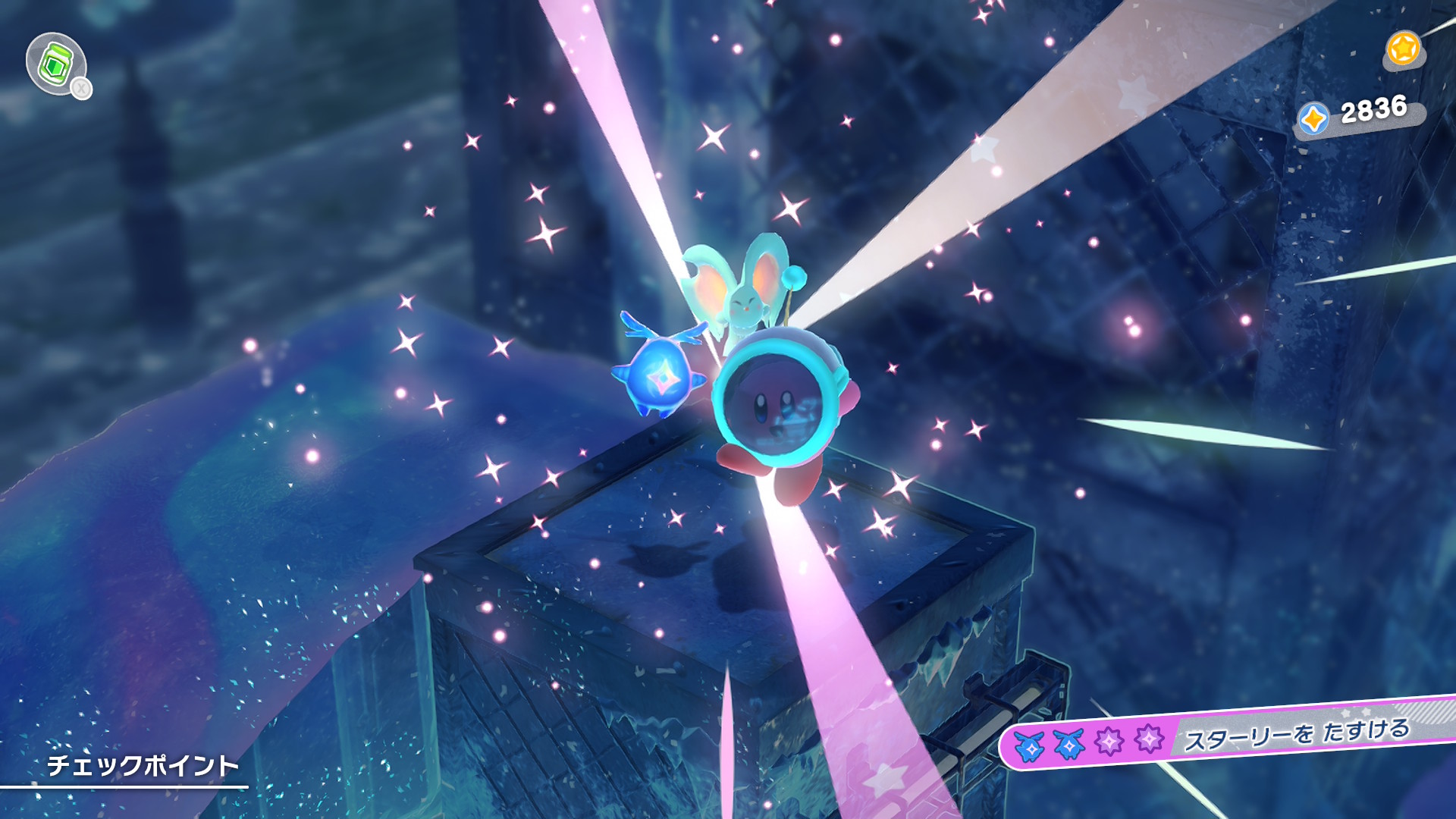Image resolution: width=1456 pixels, height=819 pixels.
Task: Click the gold star medal icon
Action: (x=1403, y=49)
